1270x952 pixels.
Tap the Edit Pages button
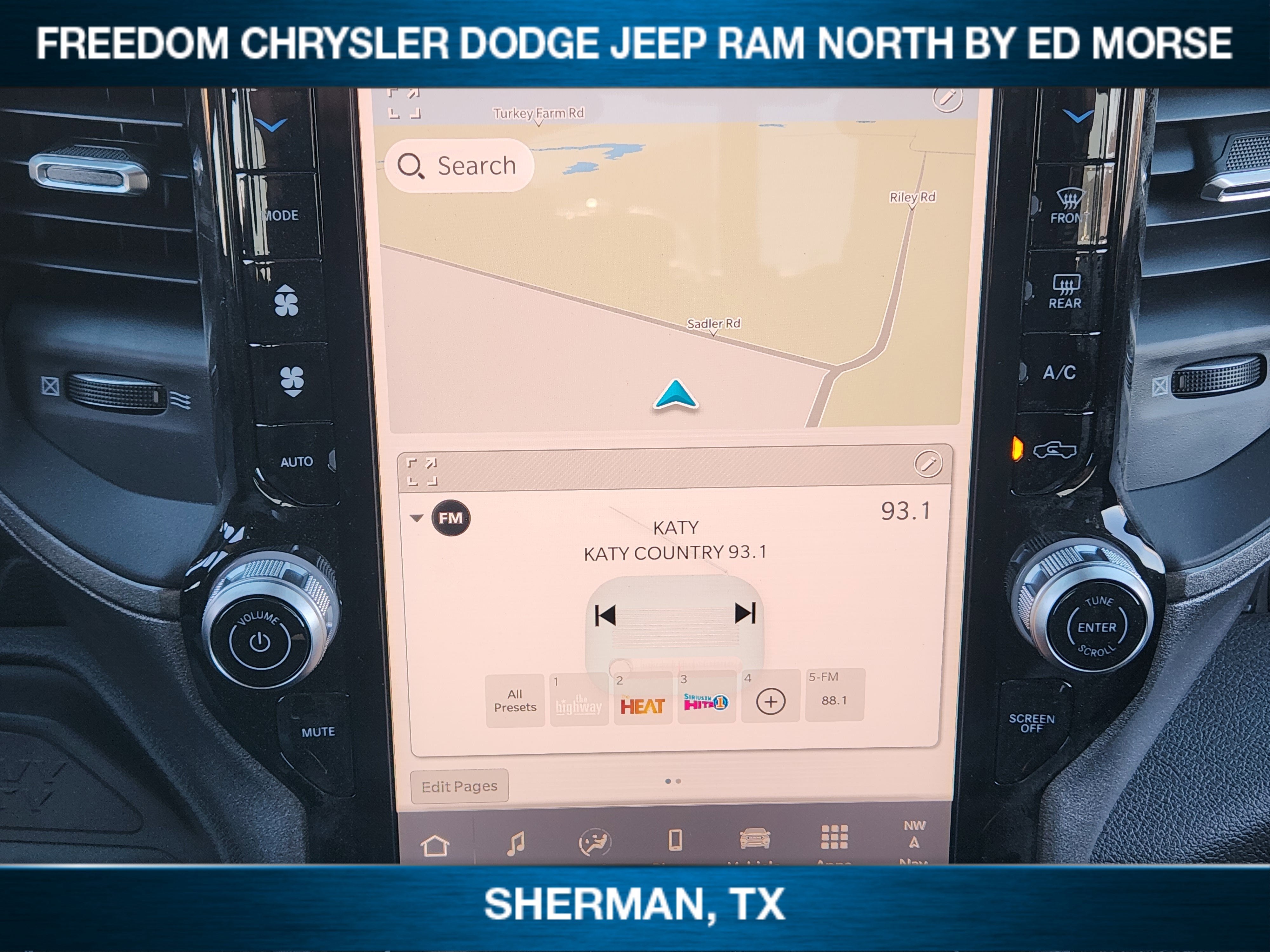[459, 786]
